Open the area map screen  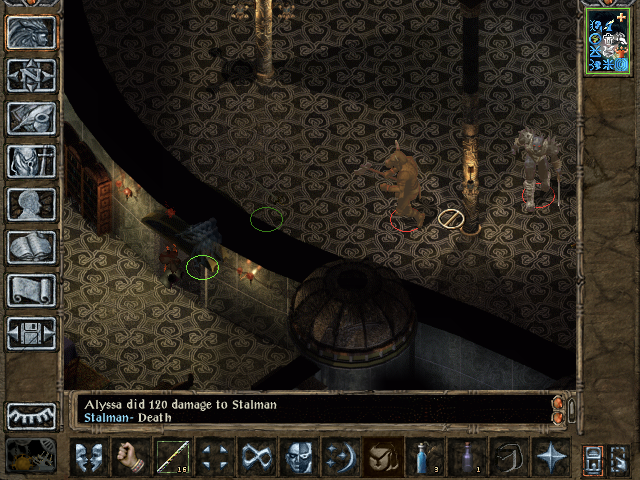pos(31,75)
